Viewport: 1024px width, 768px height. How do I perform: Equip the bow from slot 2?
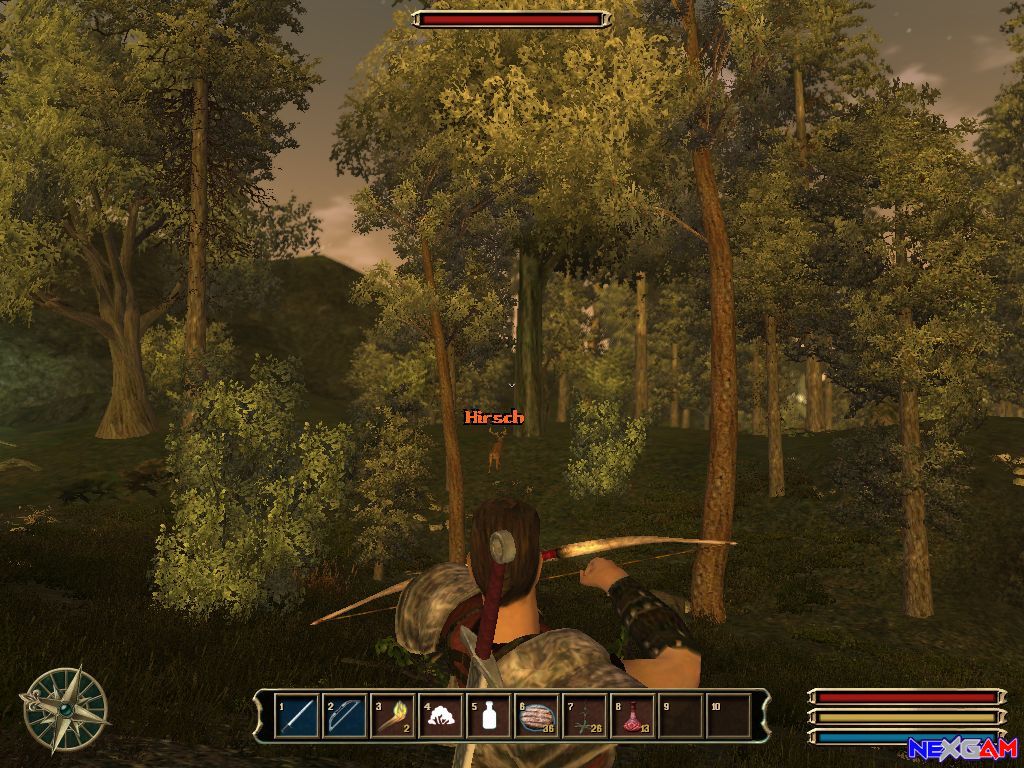[x=345, y=716]
